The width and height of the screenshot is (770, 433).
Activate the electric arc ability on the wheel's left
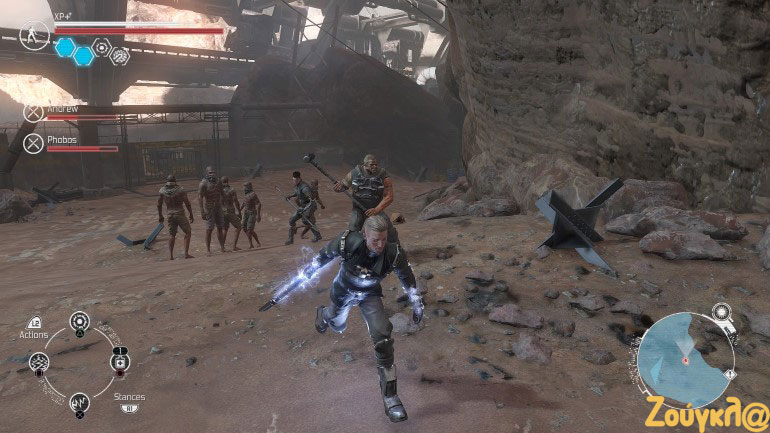tap(39, 362)
